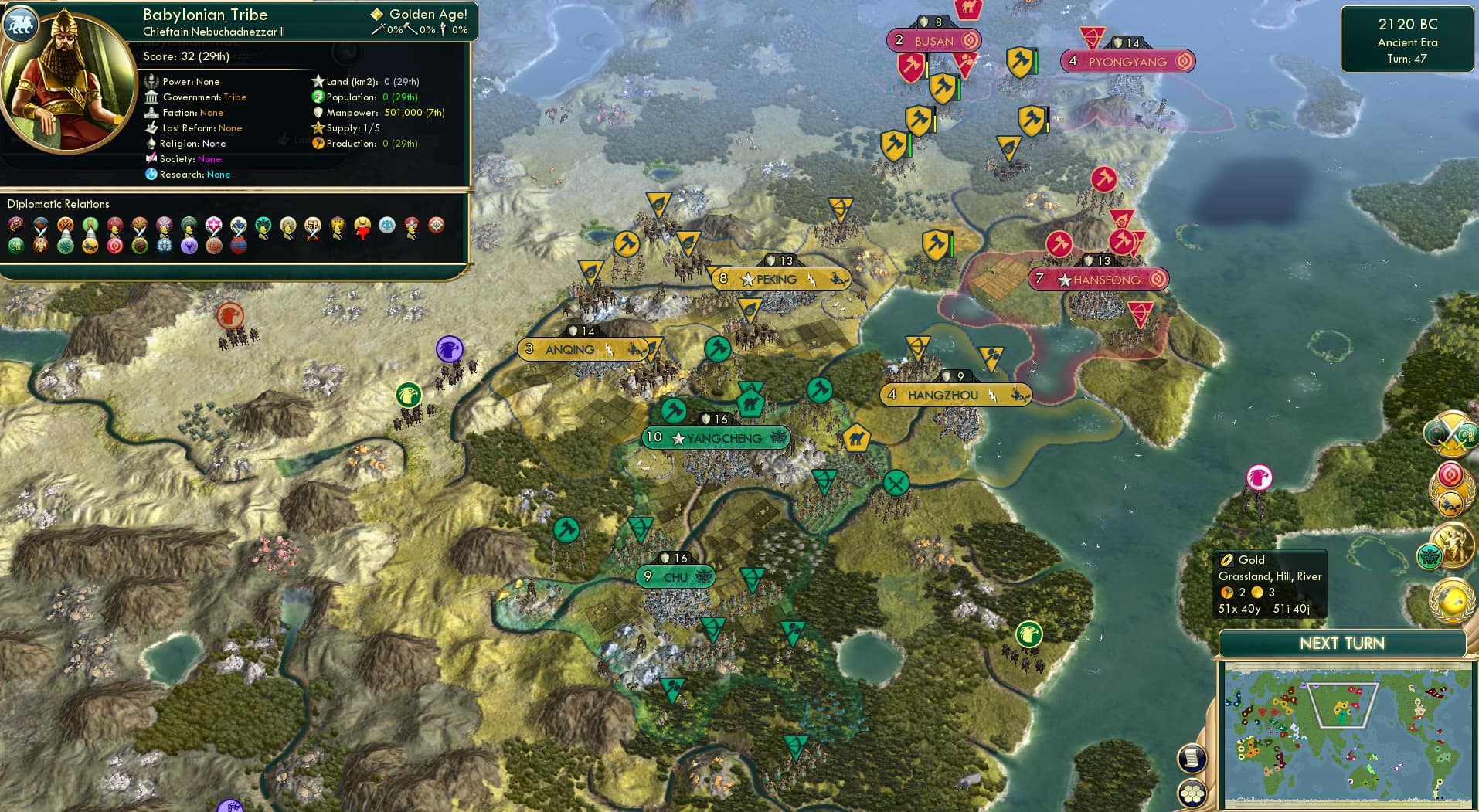Open the royal court overview with the emperor icon

coord(1453,543)
